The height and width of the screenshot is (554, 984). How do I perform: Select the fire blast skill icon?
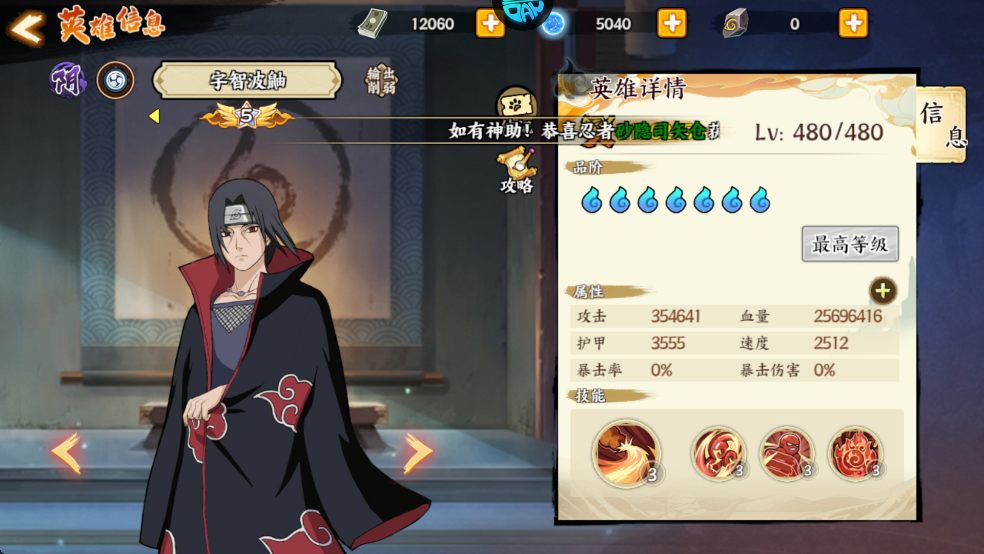tap(626, 453)
